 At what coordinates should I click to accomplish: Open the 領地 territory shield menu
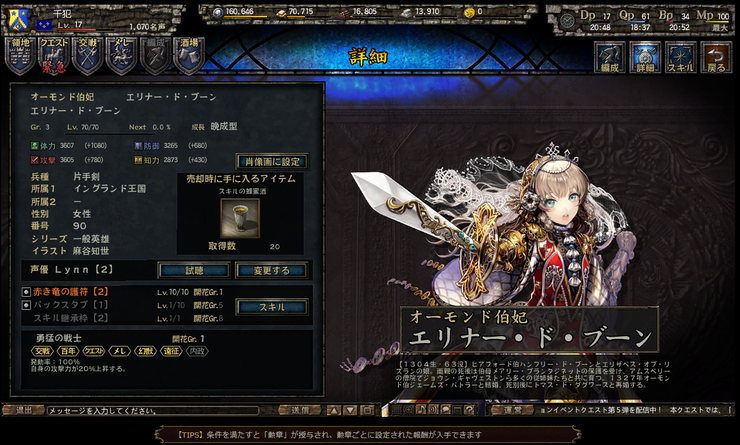(x=21, y=56)
